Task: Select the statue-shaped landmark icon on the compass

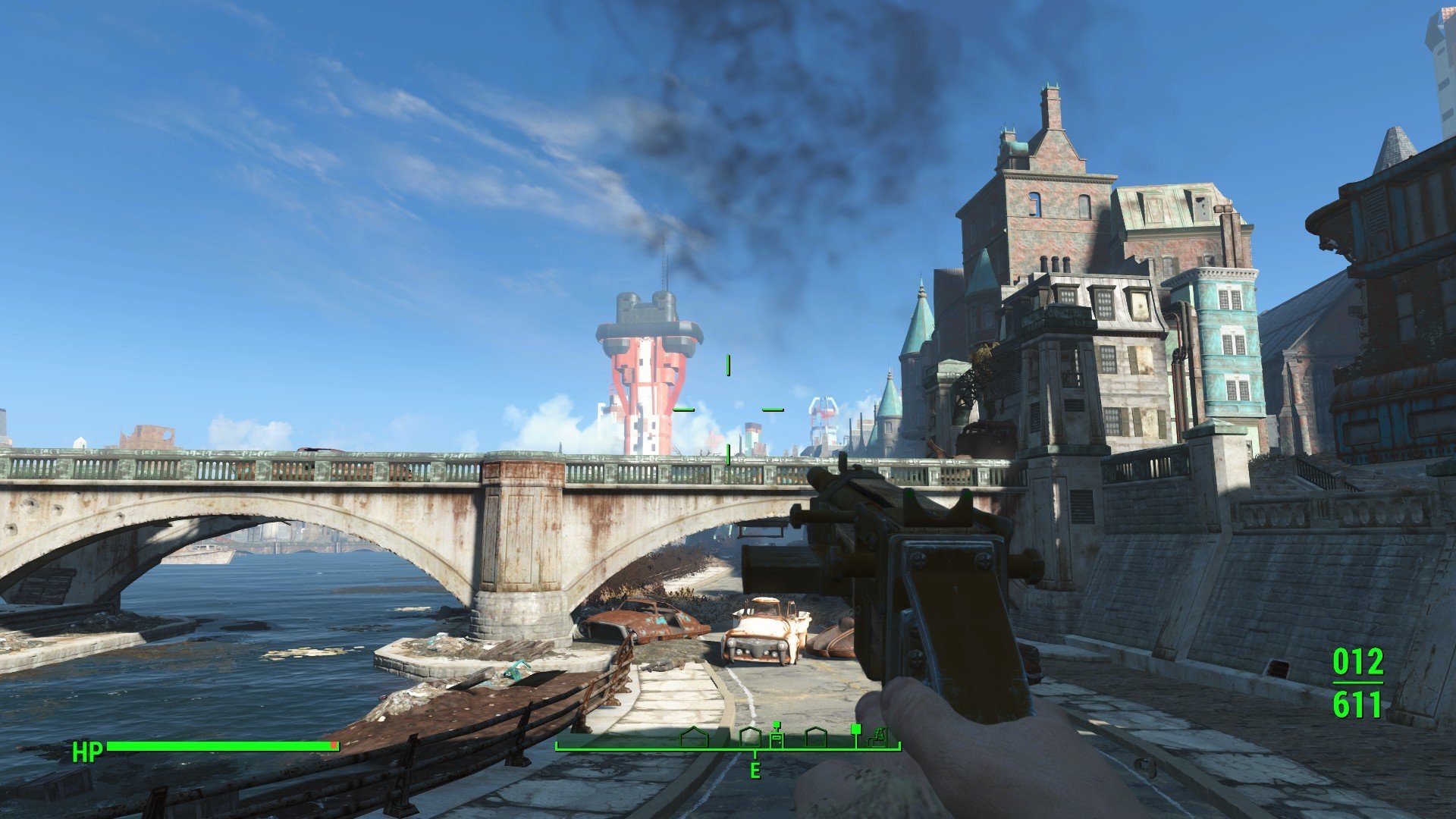Action: pyautogui.click(x=880, y=736)
